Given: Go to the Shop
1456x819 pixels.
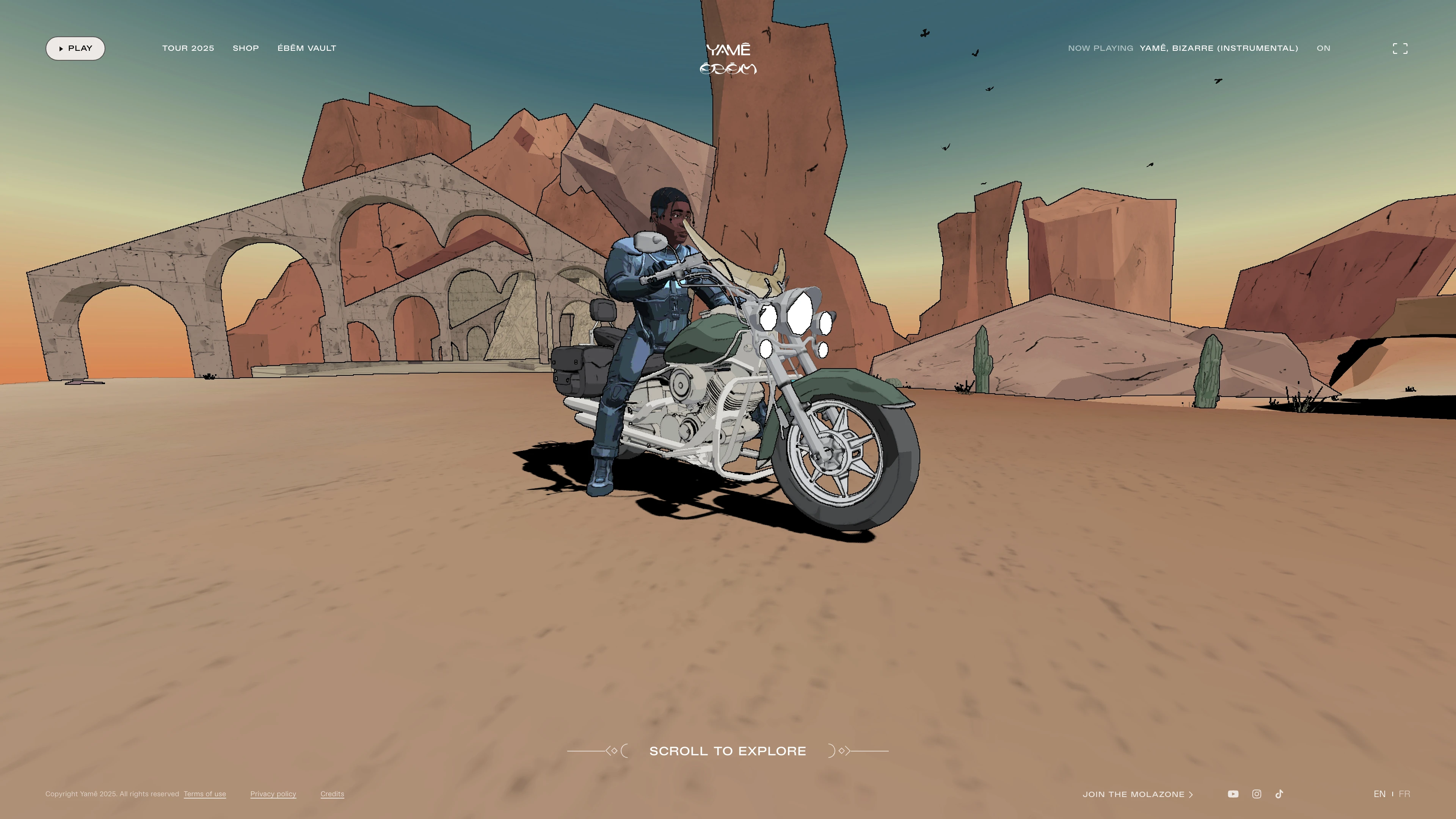Looking at the screenshot, I should pos(246,49).
